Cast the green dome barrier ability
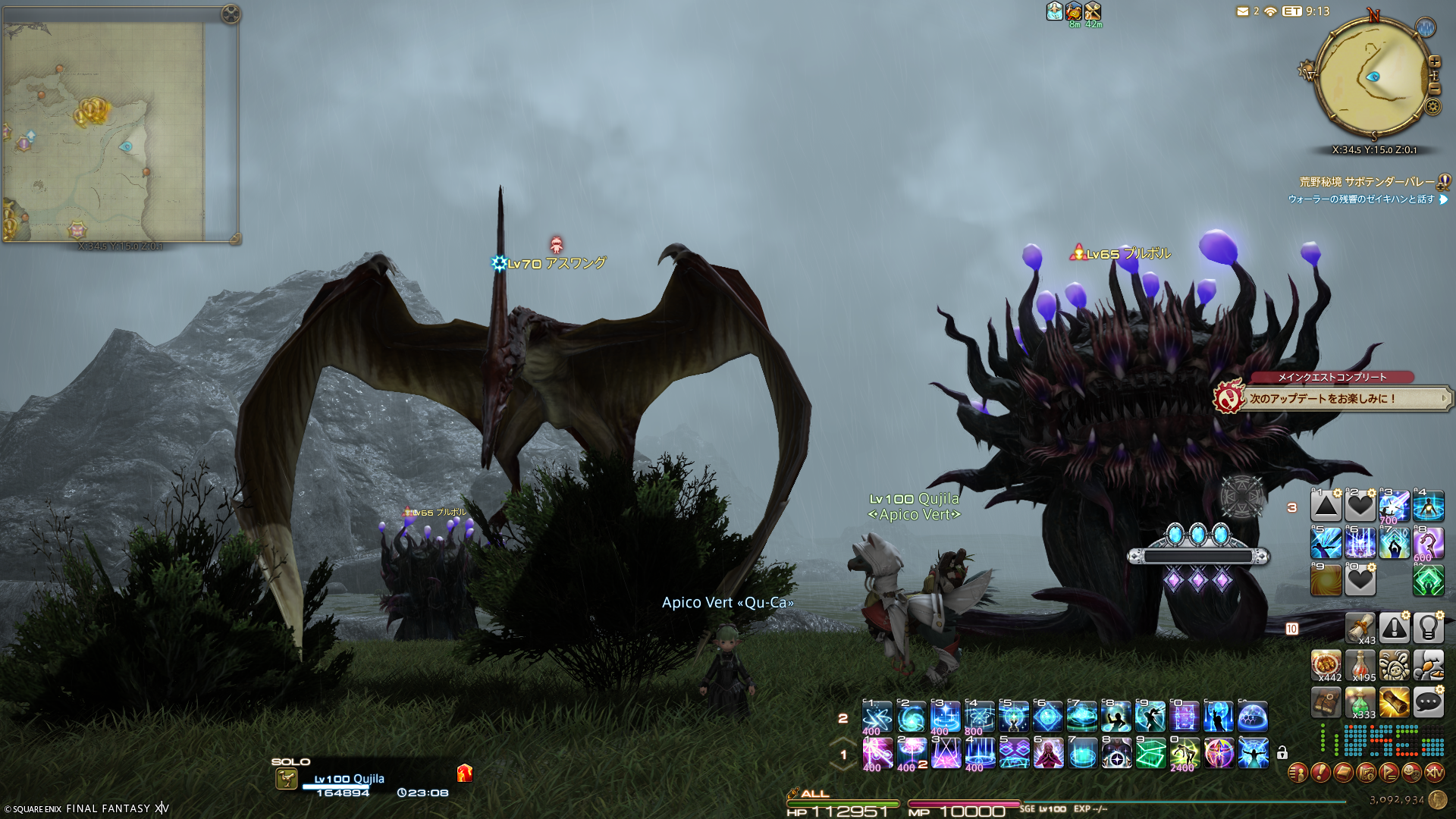 pos(1253,717)
